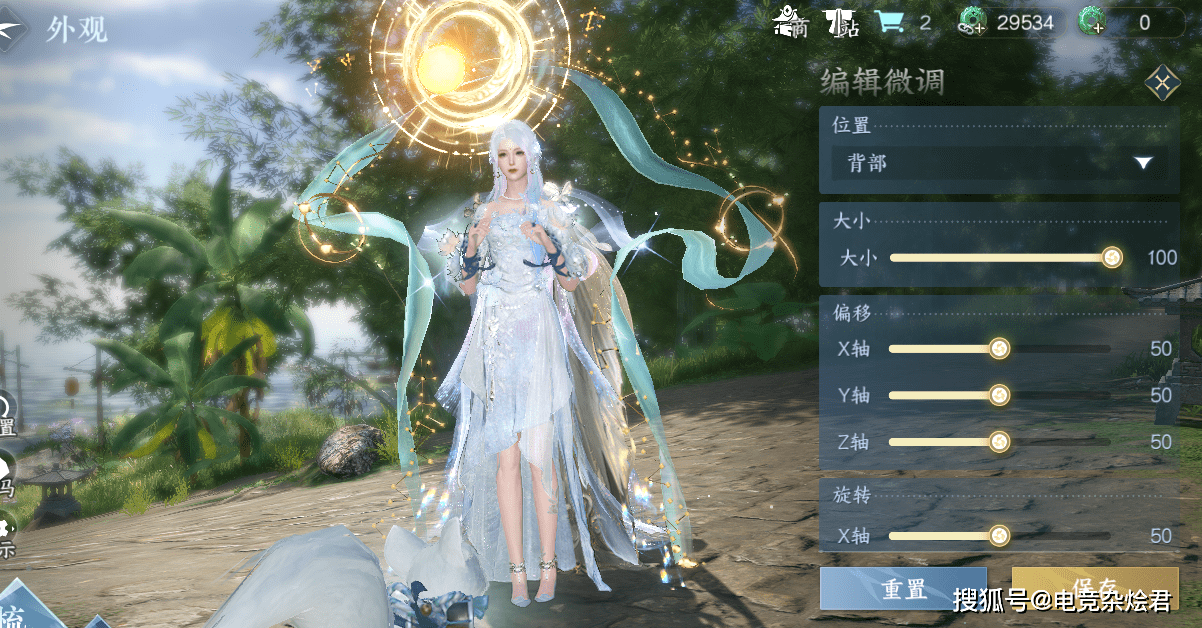Click the offset Y轴 slider handle
The height and width of the screenshot is (628, 1202).
pyautogui.click(x=998, y=395)
